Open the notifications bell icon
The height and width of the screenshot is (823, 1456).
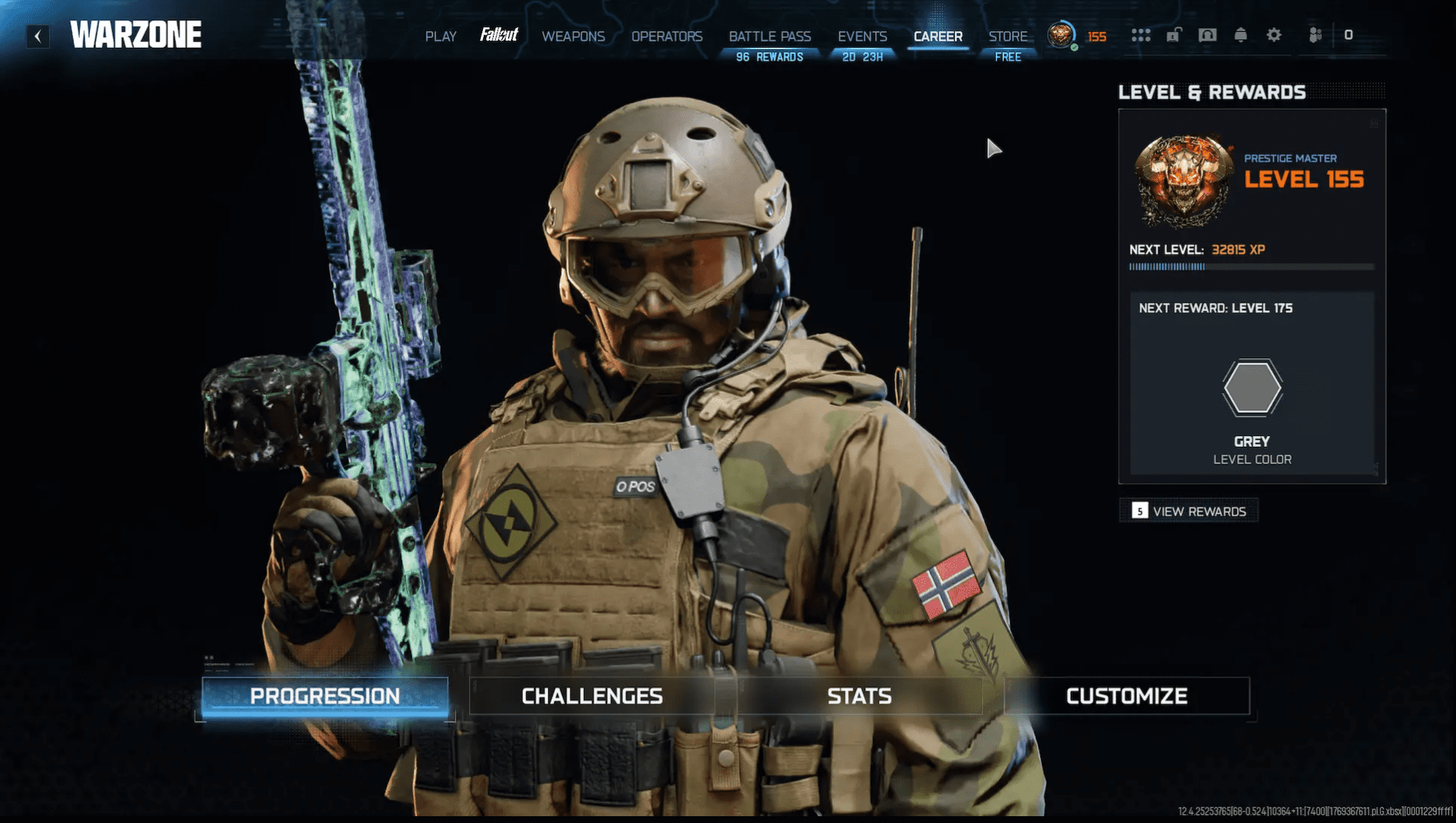(1241, 35)
